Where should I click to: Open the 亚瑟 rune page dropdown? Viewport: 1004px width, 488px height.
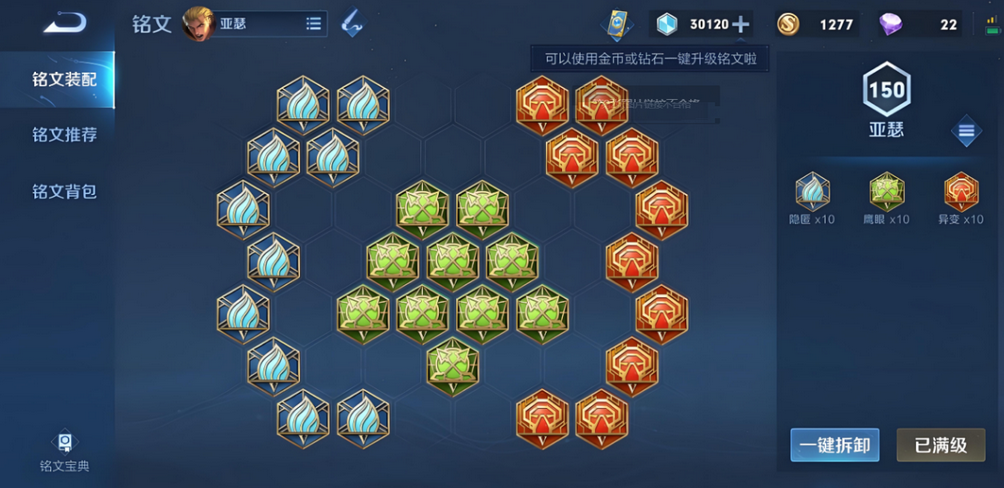[313, 24]
